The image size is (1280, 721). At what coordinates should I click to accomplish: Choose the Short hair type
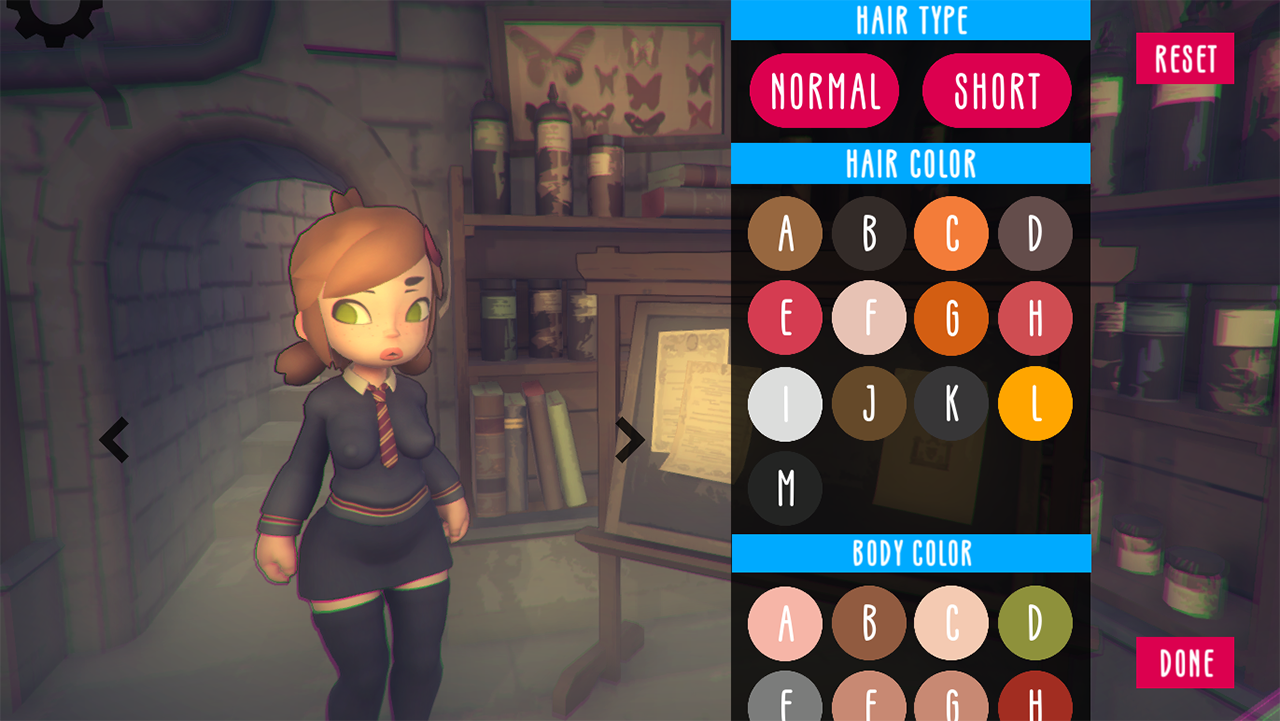click(x=996, y=91)
